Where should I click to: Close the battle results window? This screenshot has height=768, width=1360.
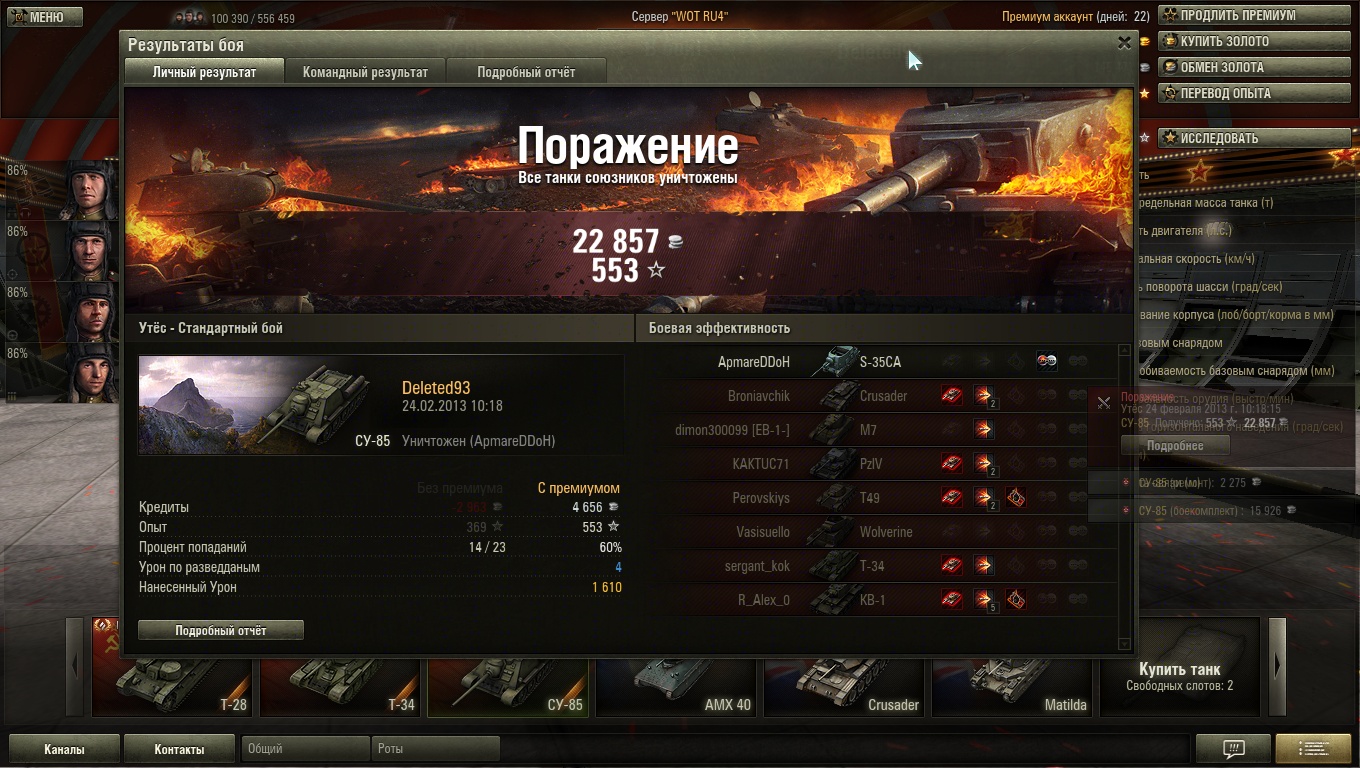pyautogui.click(x=1124, y=43)
